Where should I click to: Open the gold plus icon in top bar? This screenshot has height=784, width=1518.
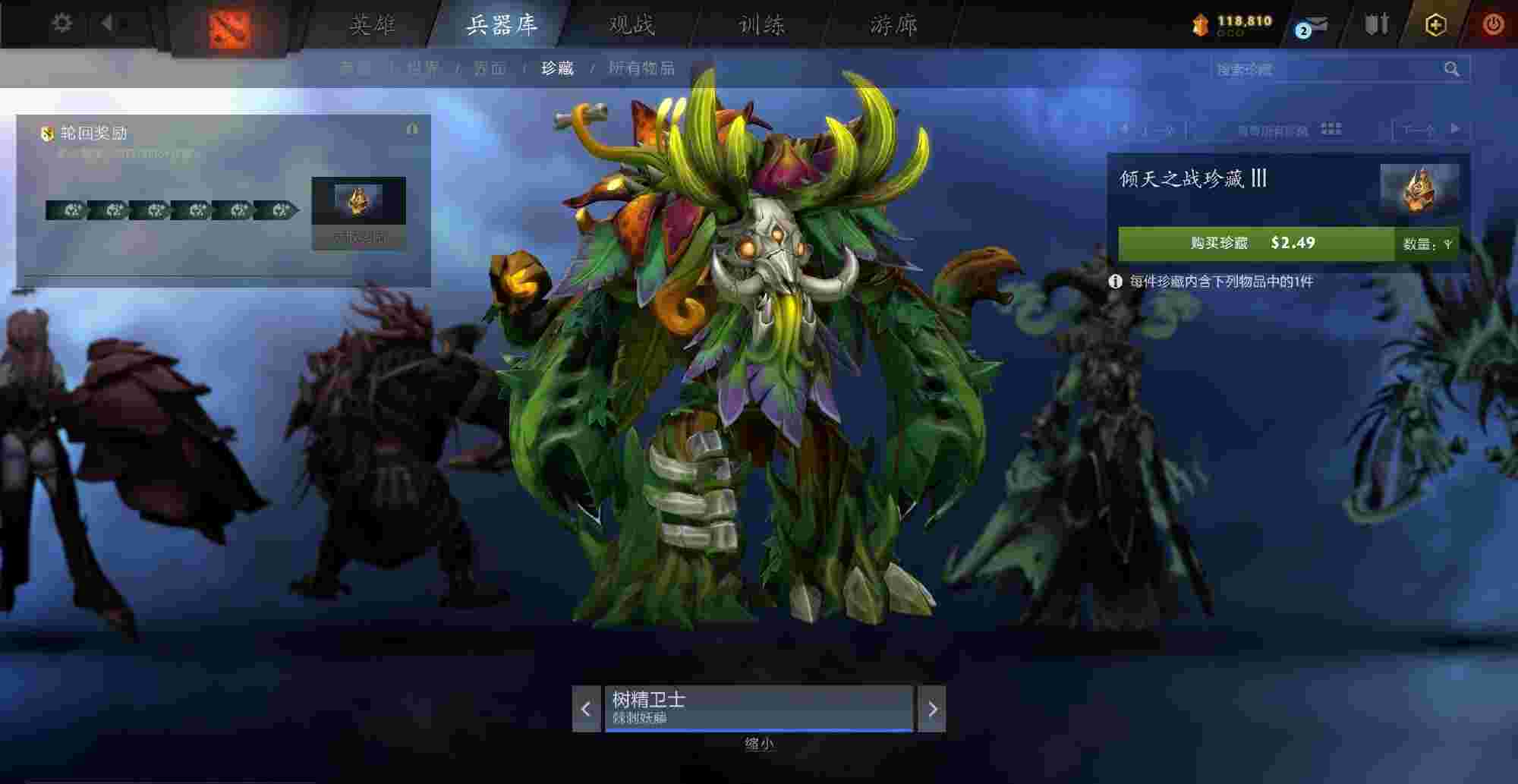1435,25
